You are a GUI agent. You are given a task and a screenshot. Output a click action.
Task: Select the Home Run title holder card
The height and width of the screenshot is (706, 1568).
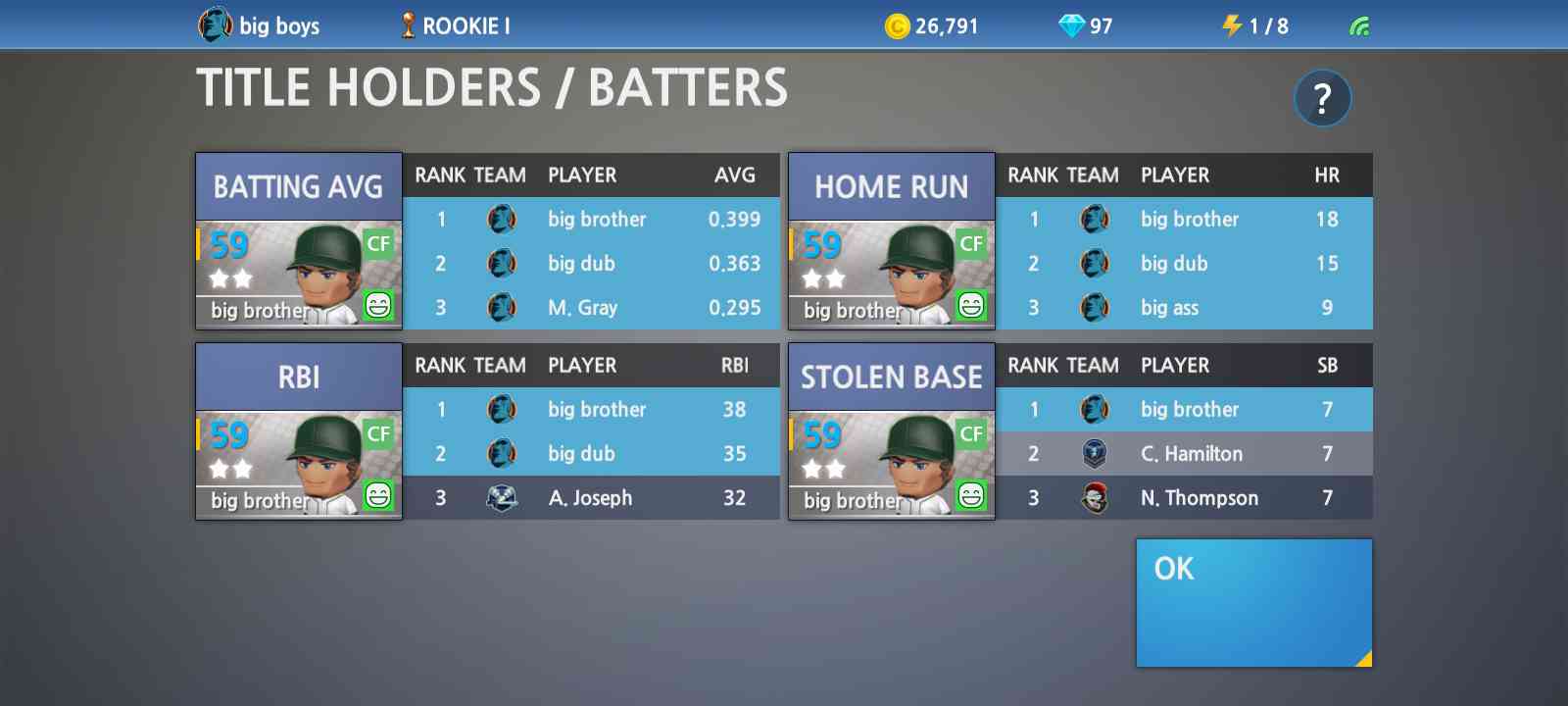891,241
